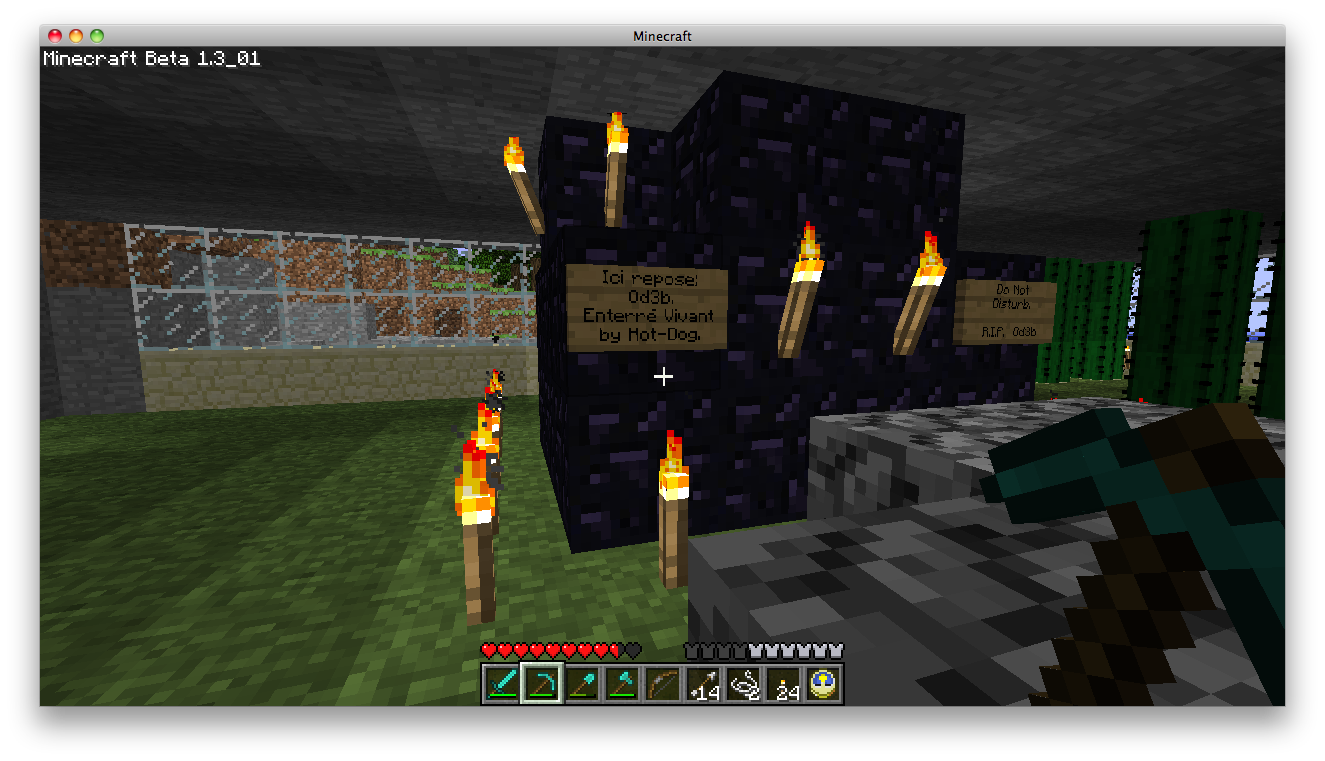
Task: Switch to the diamond axe slot
Action: pyautogui.click(x=622, y=684)
